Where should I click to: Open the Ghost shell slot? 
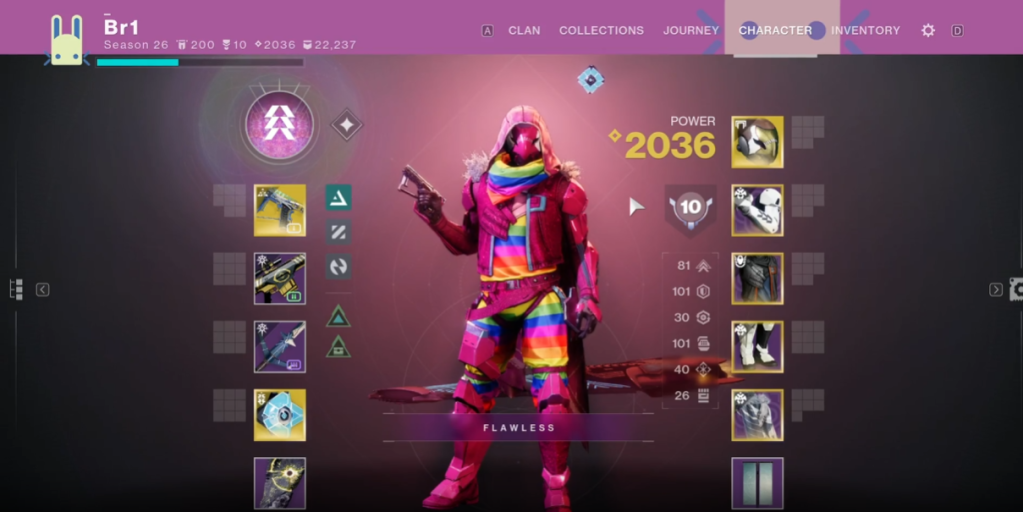tap(279, 414)
